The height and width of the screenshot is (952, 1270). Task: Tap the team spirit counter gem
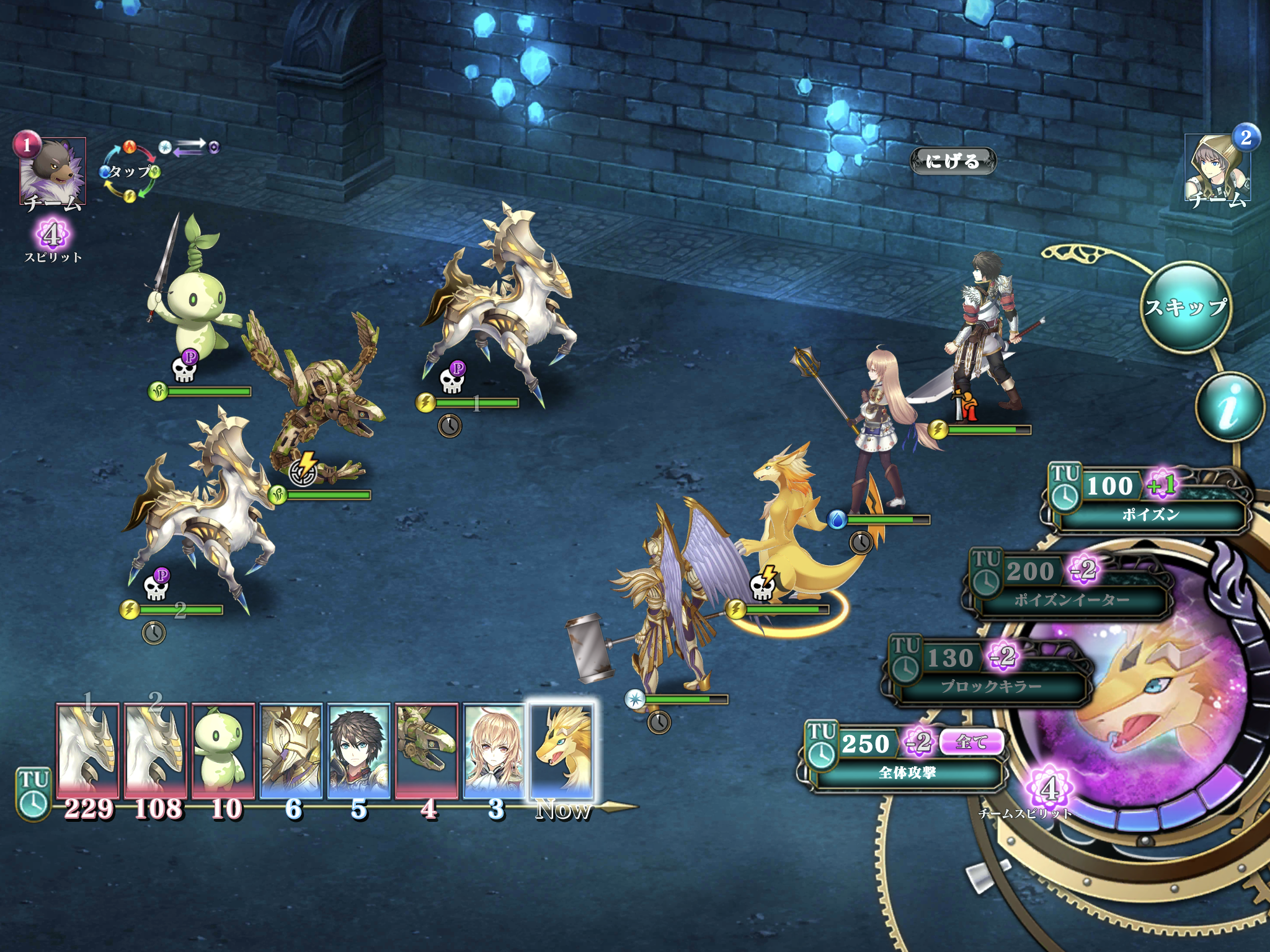pos(1049,790)
